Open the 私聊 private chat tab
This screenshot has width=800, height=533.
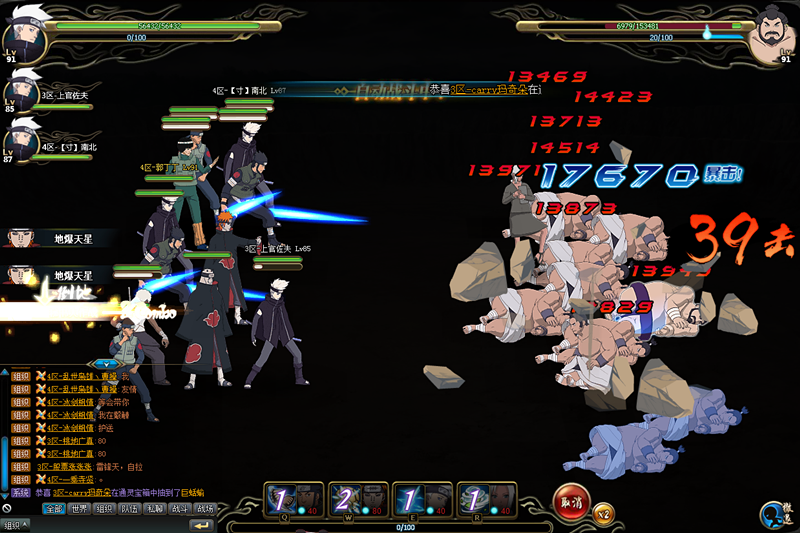point(155,509)
